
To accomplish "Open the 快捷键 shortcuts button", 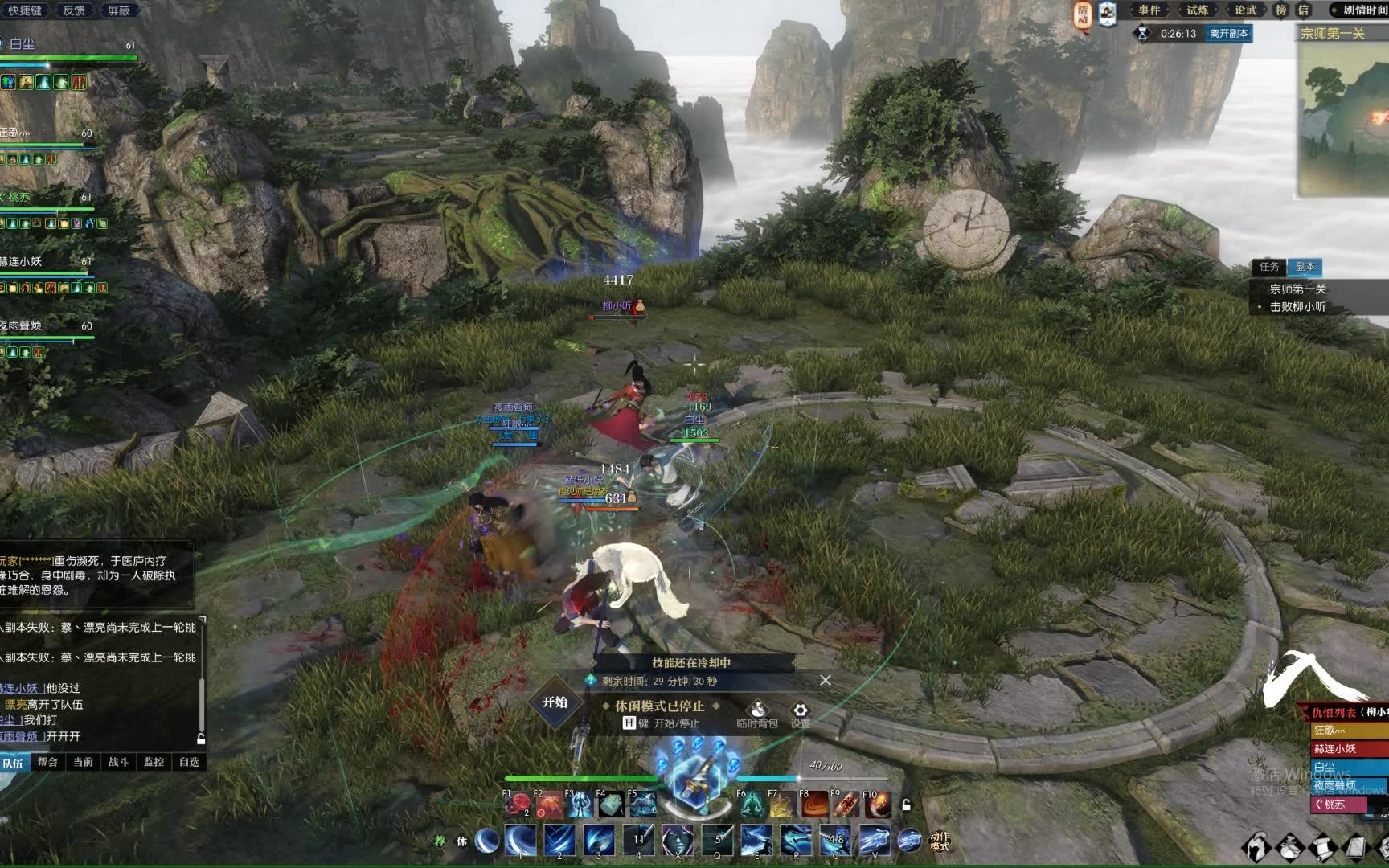I will tap(24, 10).
